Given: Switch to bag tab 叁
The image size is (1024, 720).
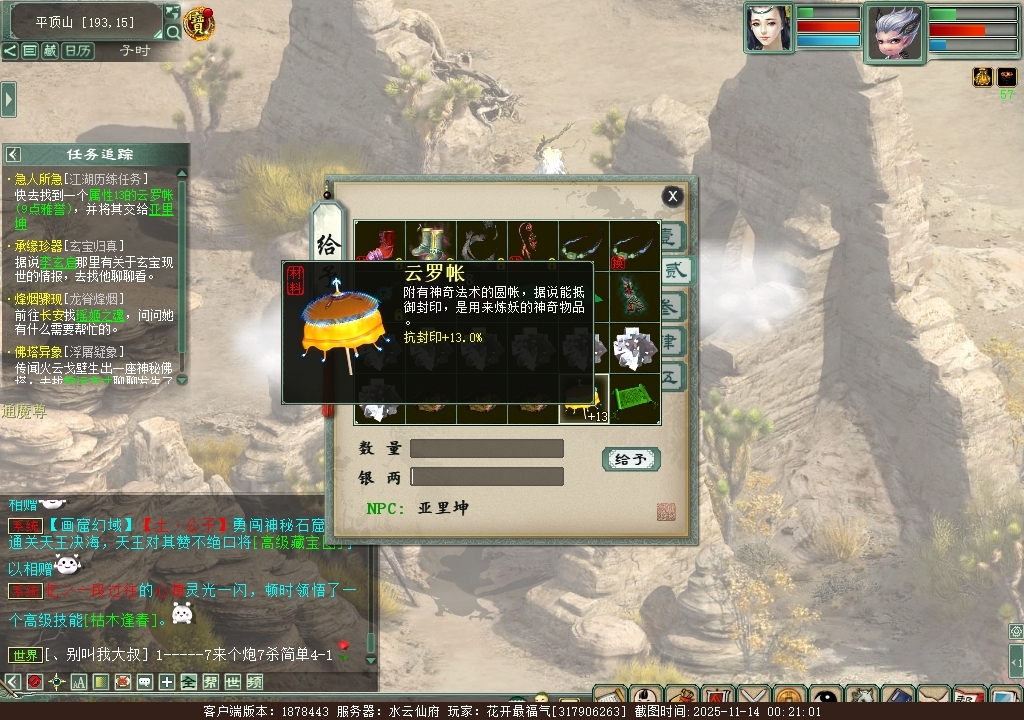Looking at the screenshot, I should pyautogui.click(x=674, y=304).
